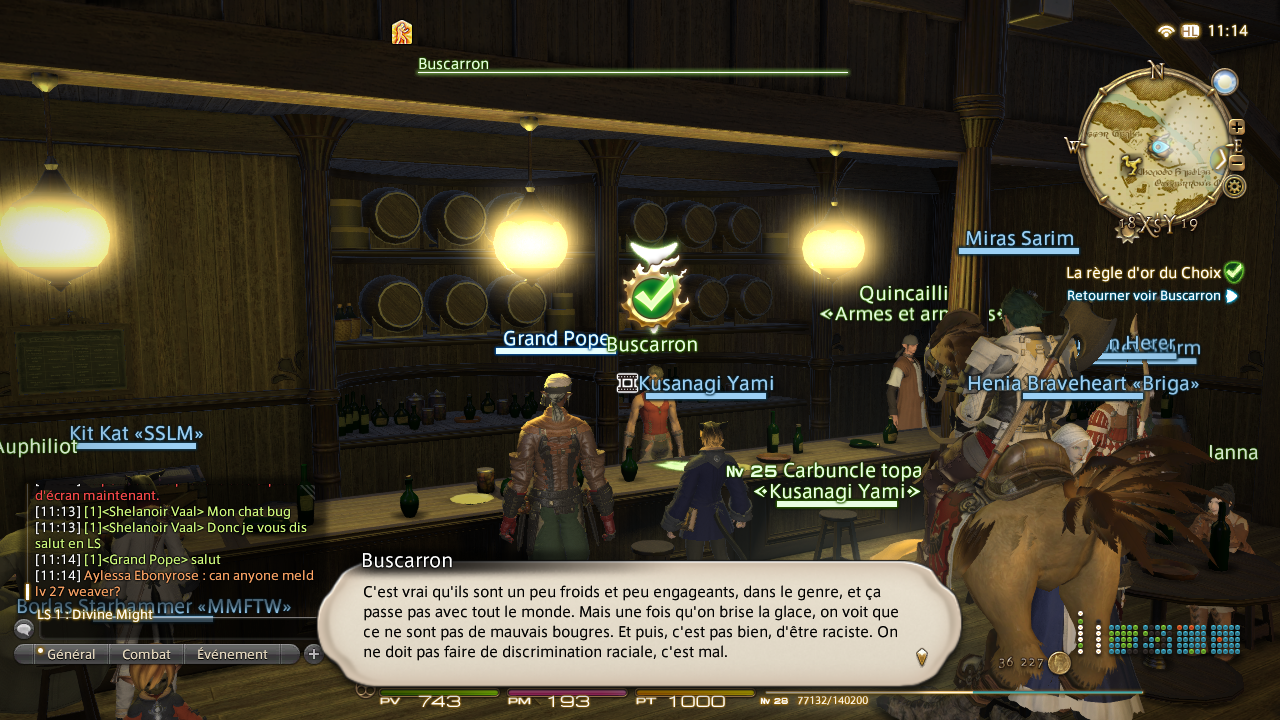Click the weather orb above the minimap

pyautogui.click(x=1225, y=82)
